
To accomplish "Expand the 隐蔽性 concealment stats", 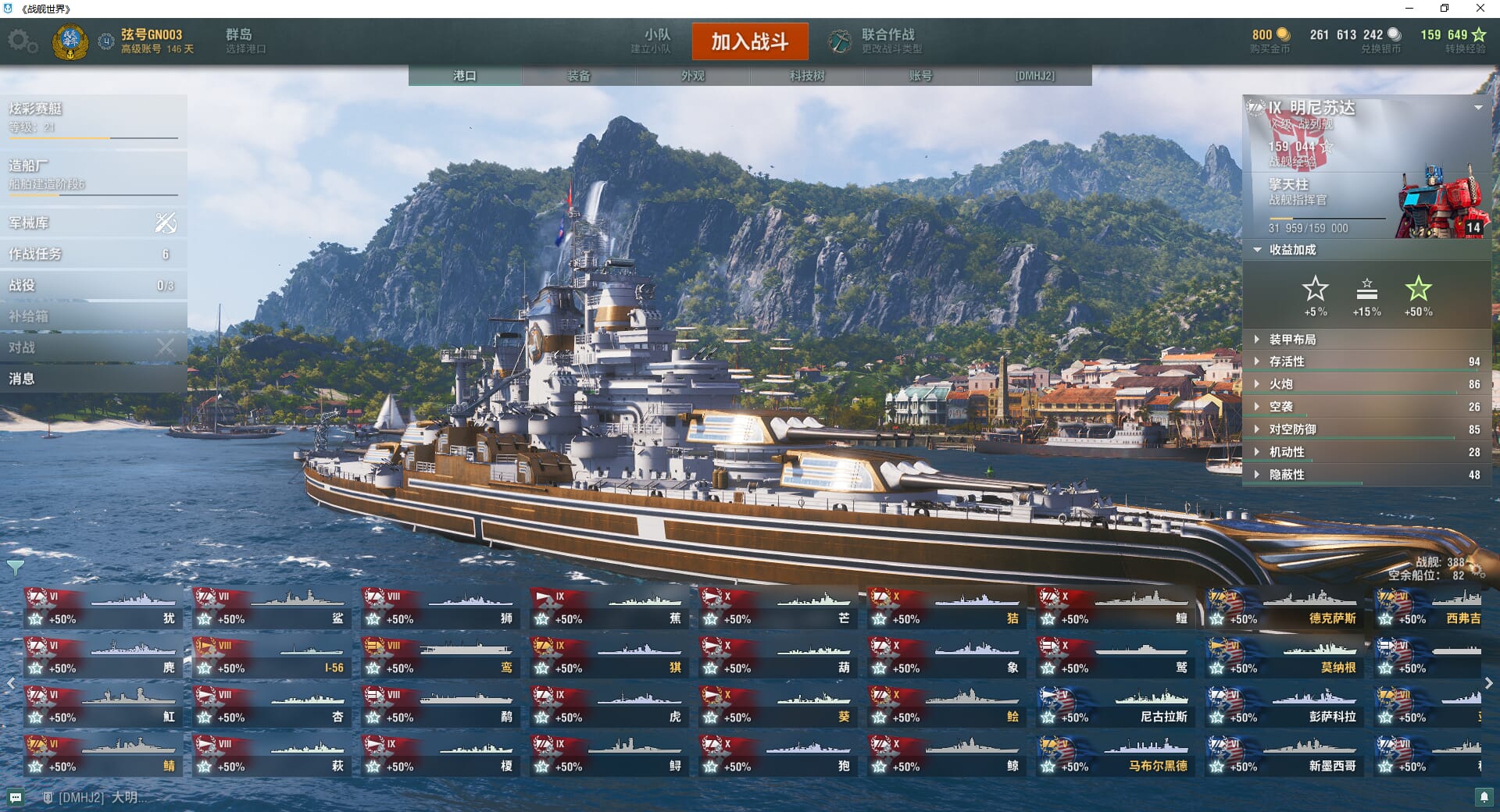I will [1287, 475].
